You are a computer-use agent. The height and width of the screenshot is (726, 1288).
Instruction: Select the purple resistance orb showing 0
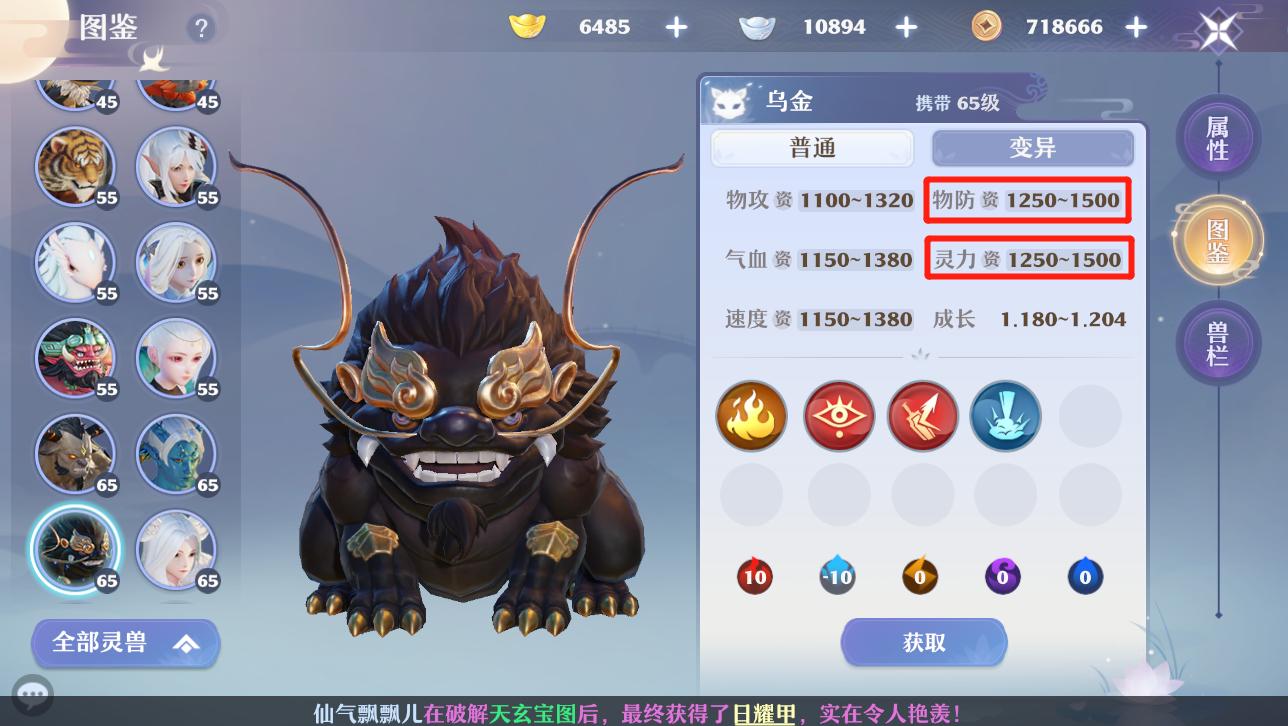[x=1003, y=576]
